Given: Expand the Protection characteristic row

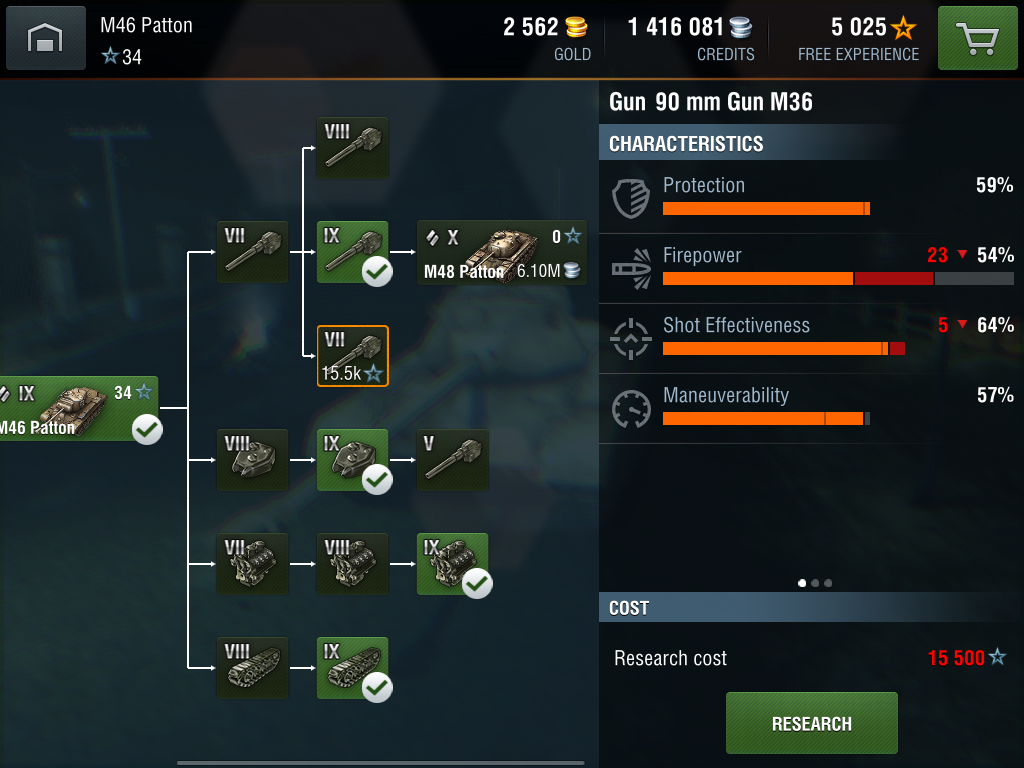Looking at the screenshot, I should (x=811, y=198).
